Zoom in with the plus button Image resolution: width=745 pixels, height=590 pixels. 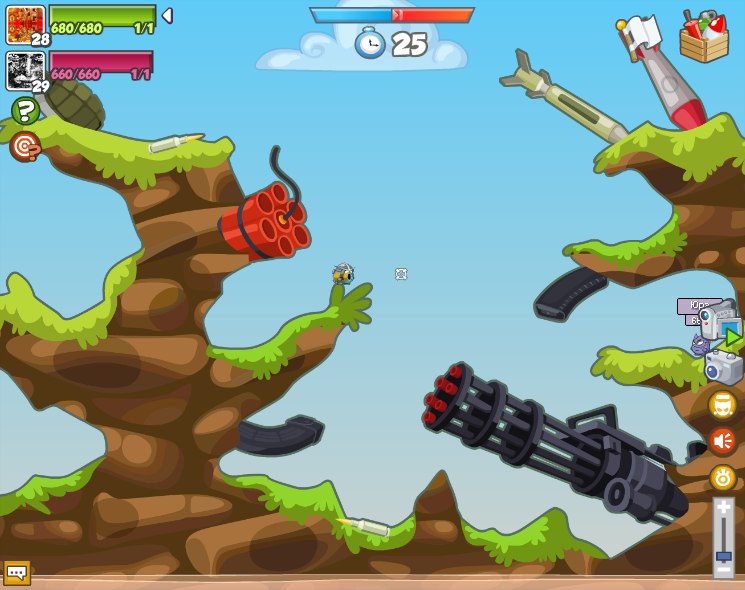tap(723, 507)
